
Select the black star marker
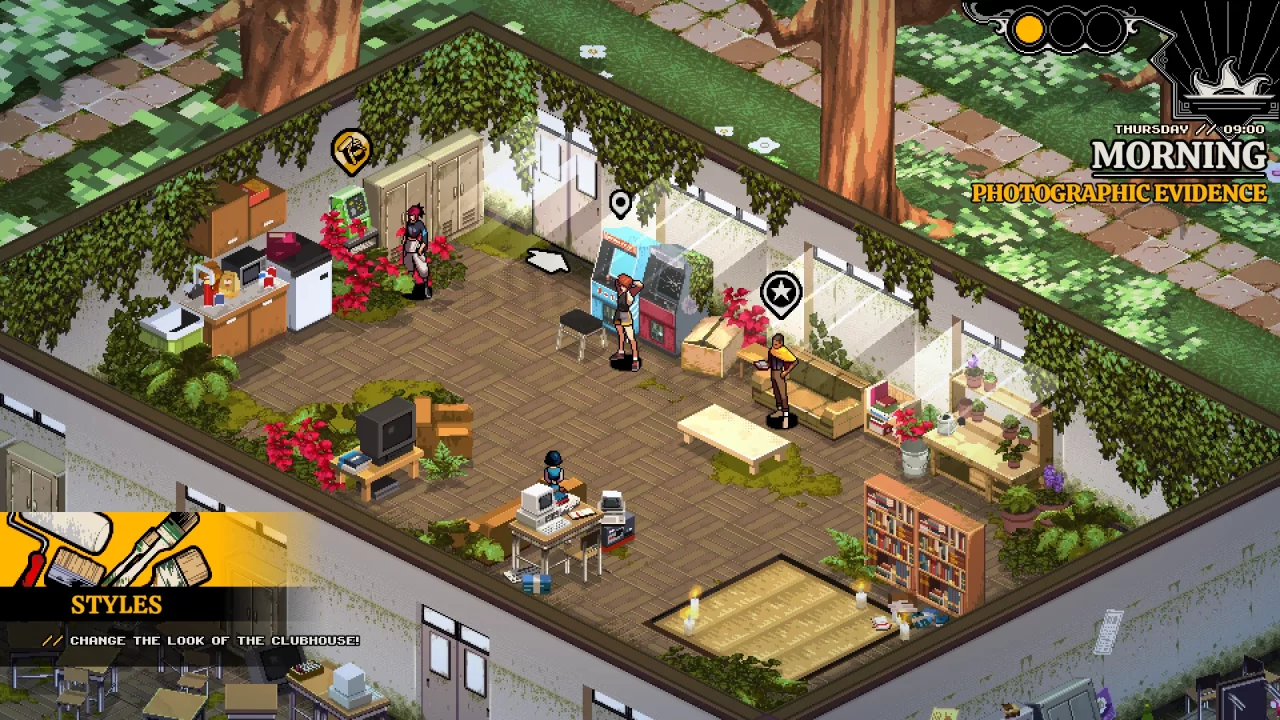(781, 294)
